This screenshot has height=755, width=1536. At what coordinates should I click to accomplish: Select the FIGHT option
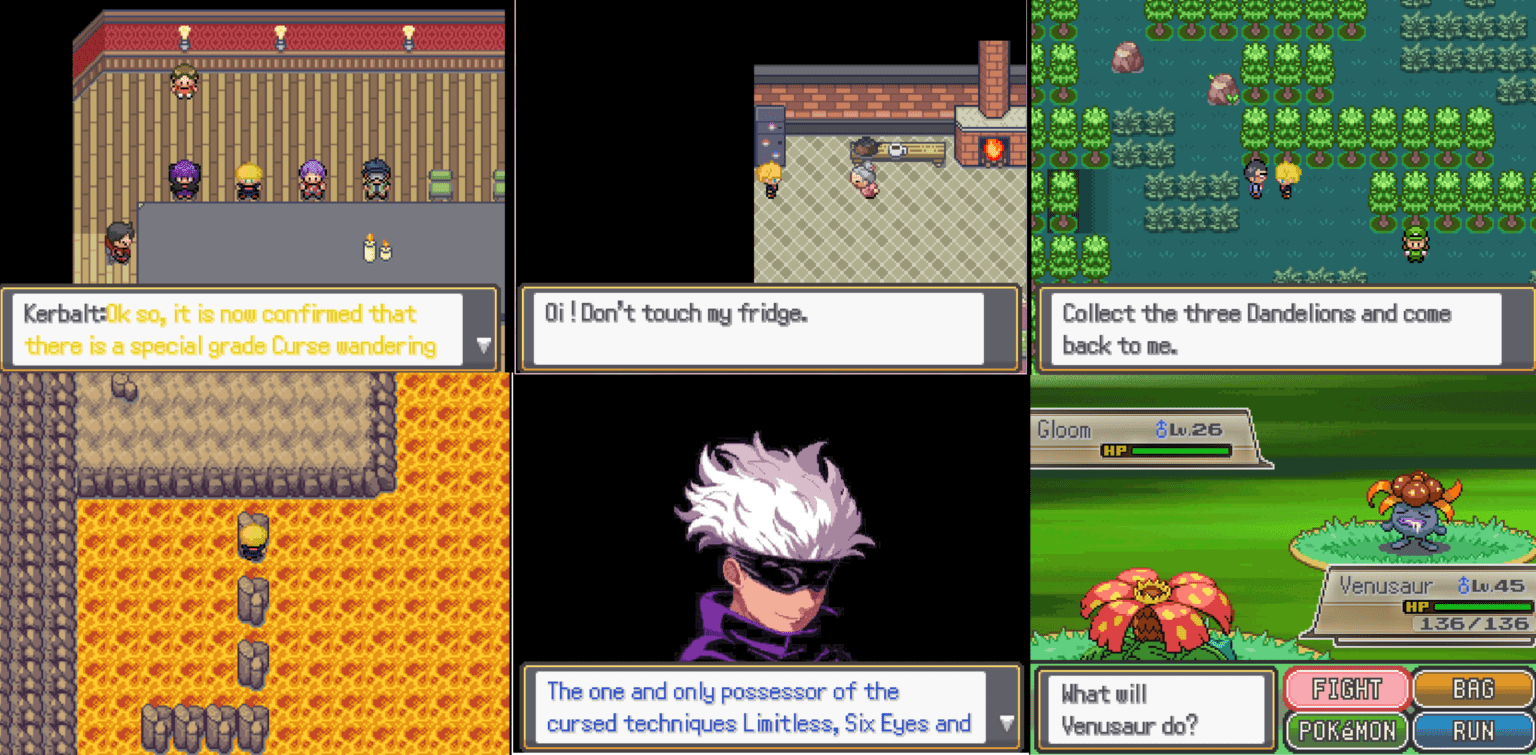point(1345,689)
